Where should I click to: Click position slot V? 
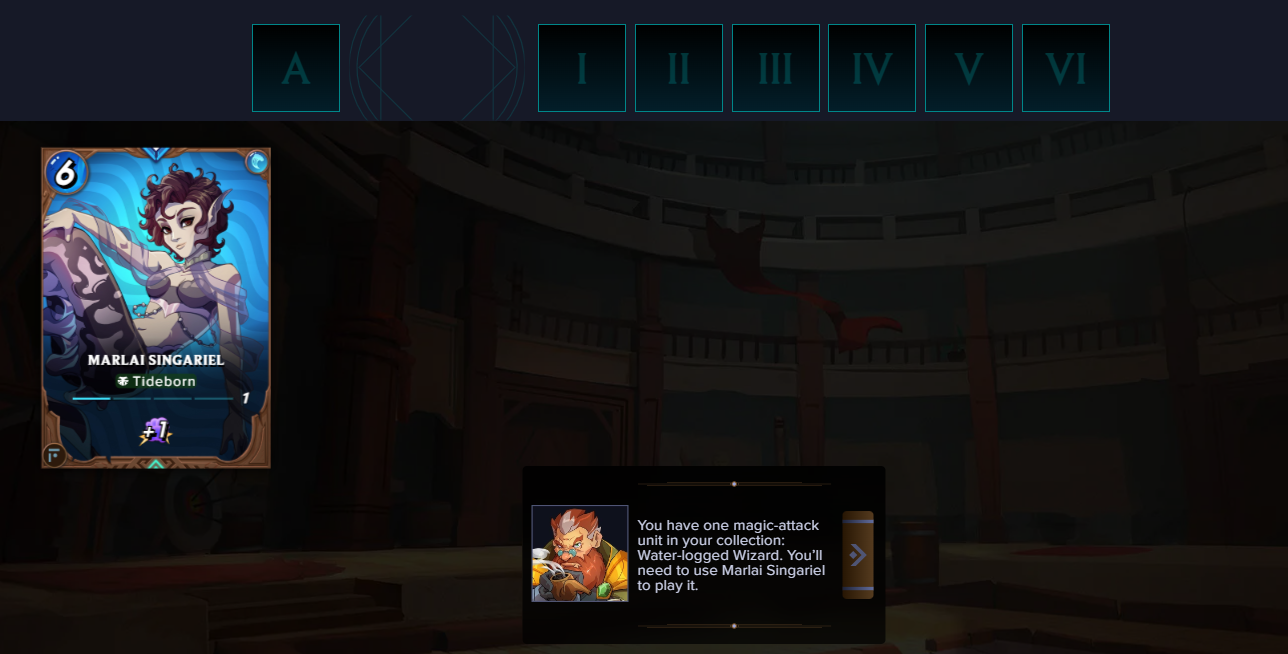(x=969, y=68)
